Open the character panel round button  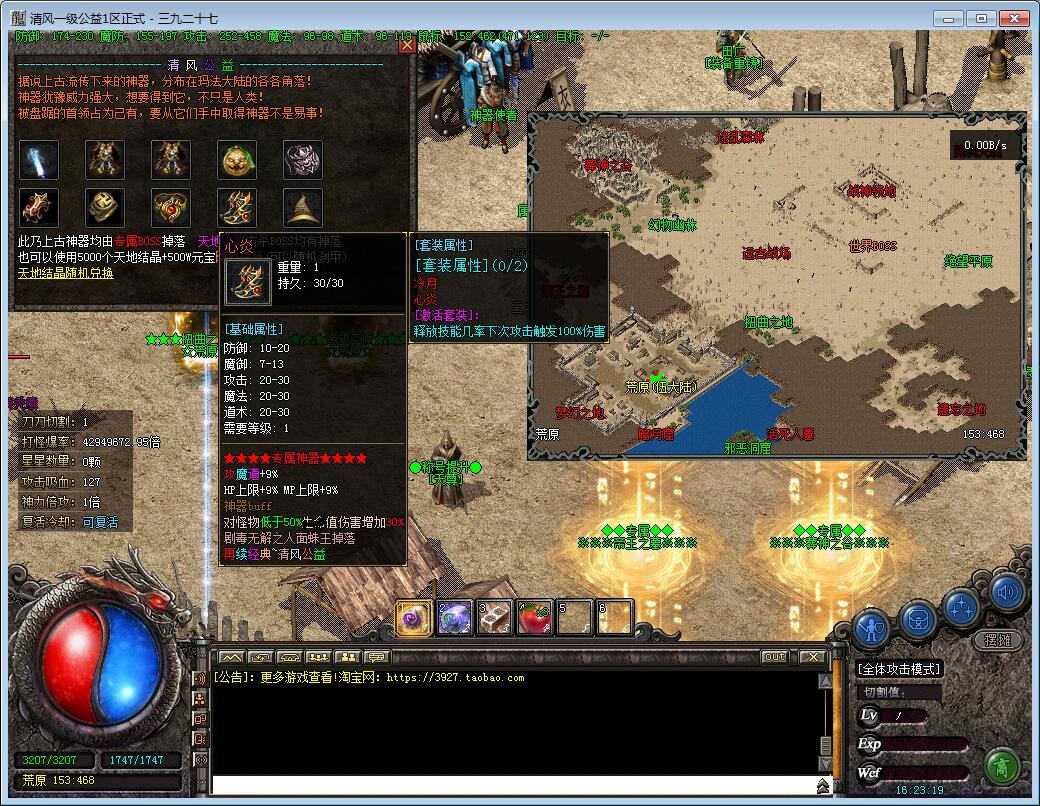[873, 629]
